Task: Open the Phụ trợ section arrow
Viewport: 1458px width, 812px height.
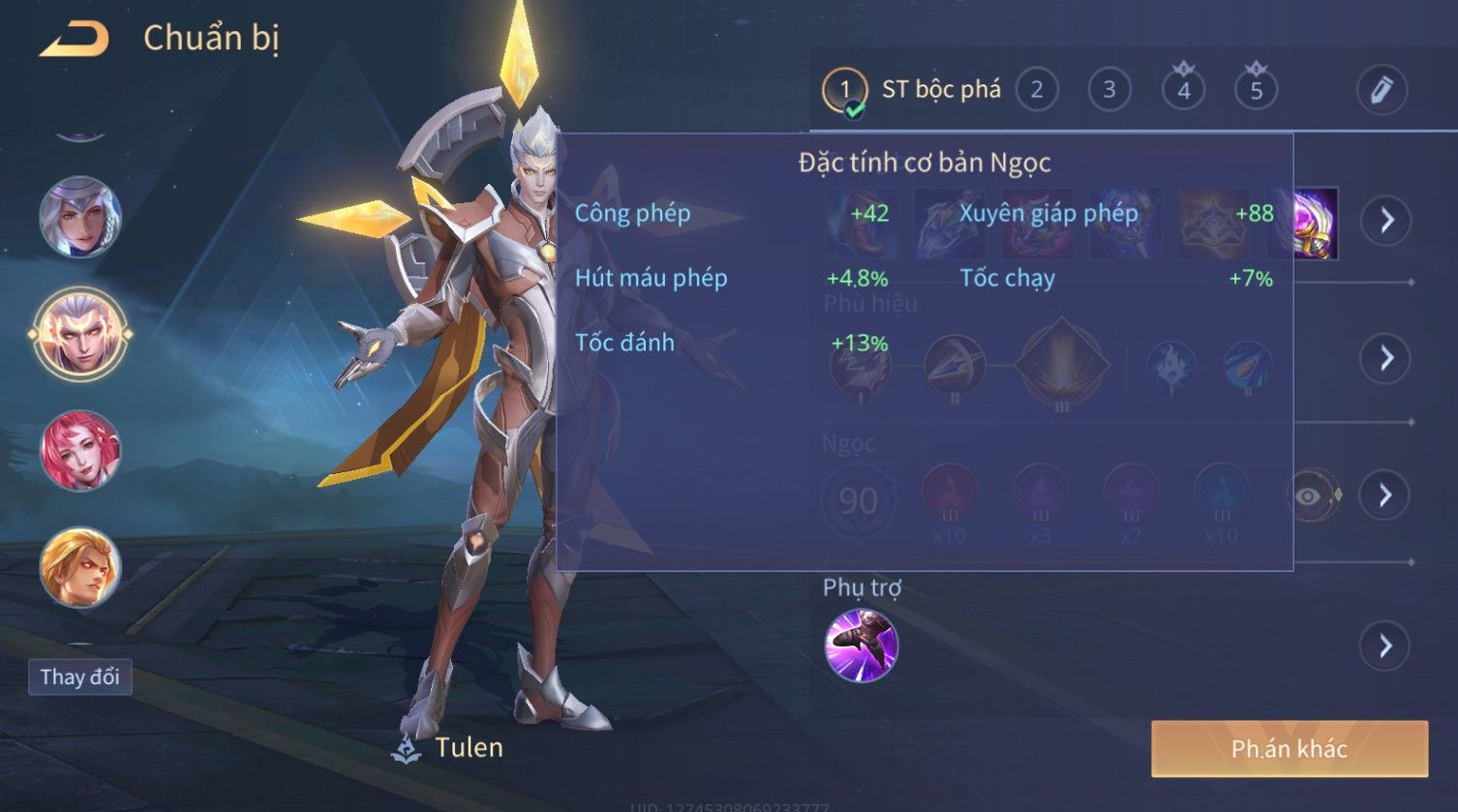Action: point(1385,646)
